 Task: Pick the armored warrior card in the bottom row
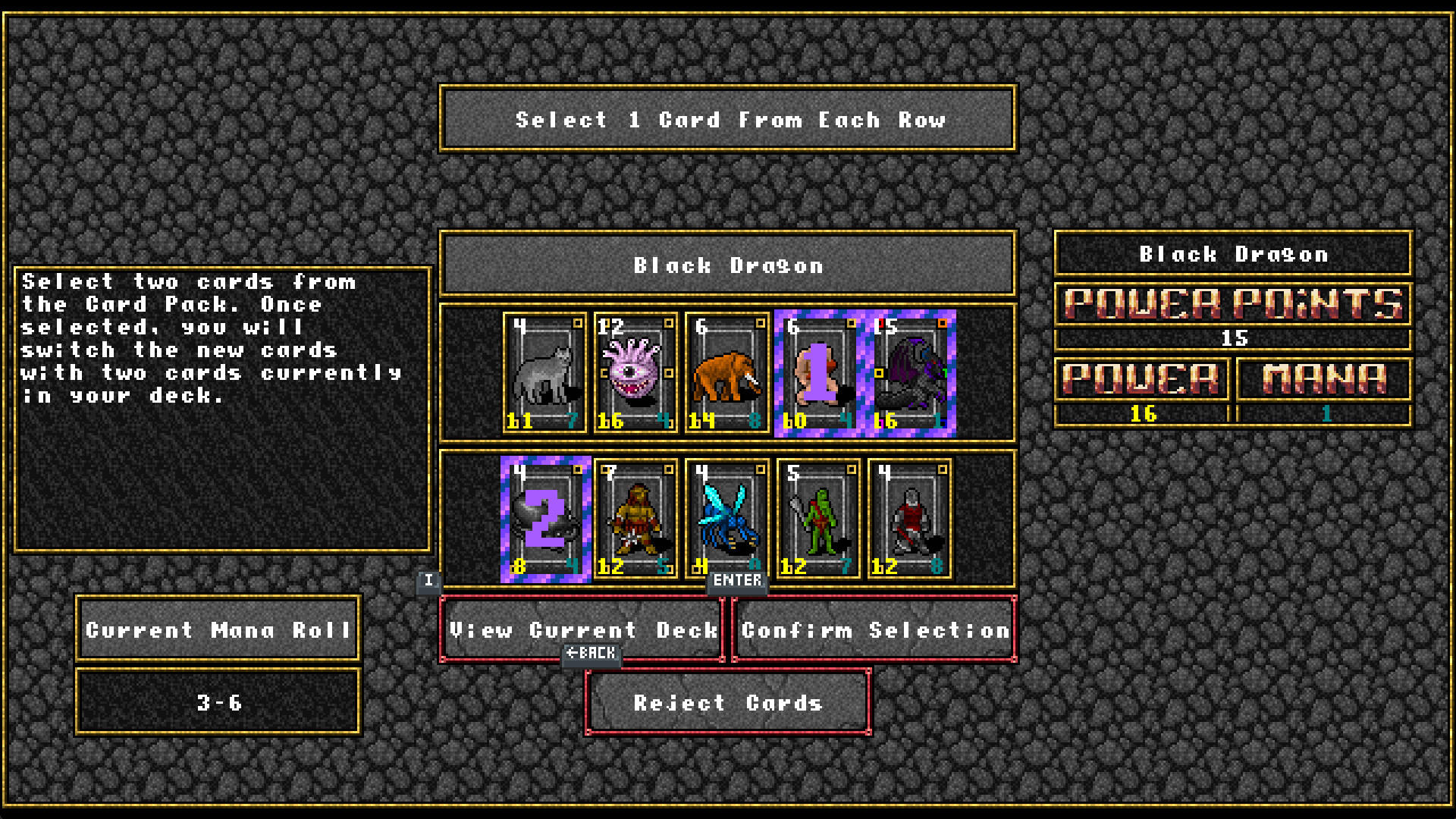click(x=635, y=519)
